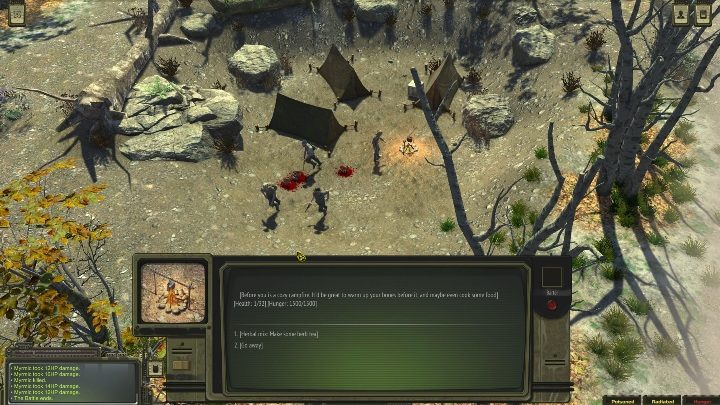The image size is (720, 405).
Task: Click the small bag icon beside the log
Action: click(x=155, y=368)
